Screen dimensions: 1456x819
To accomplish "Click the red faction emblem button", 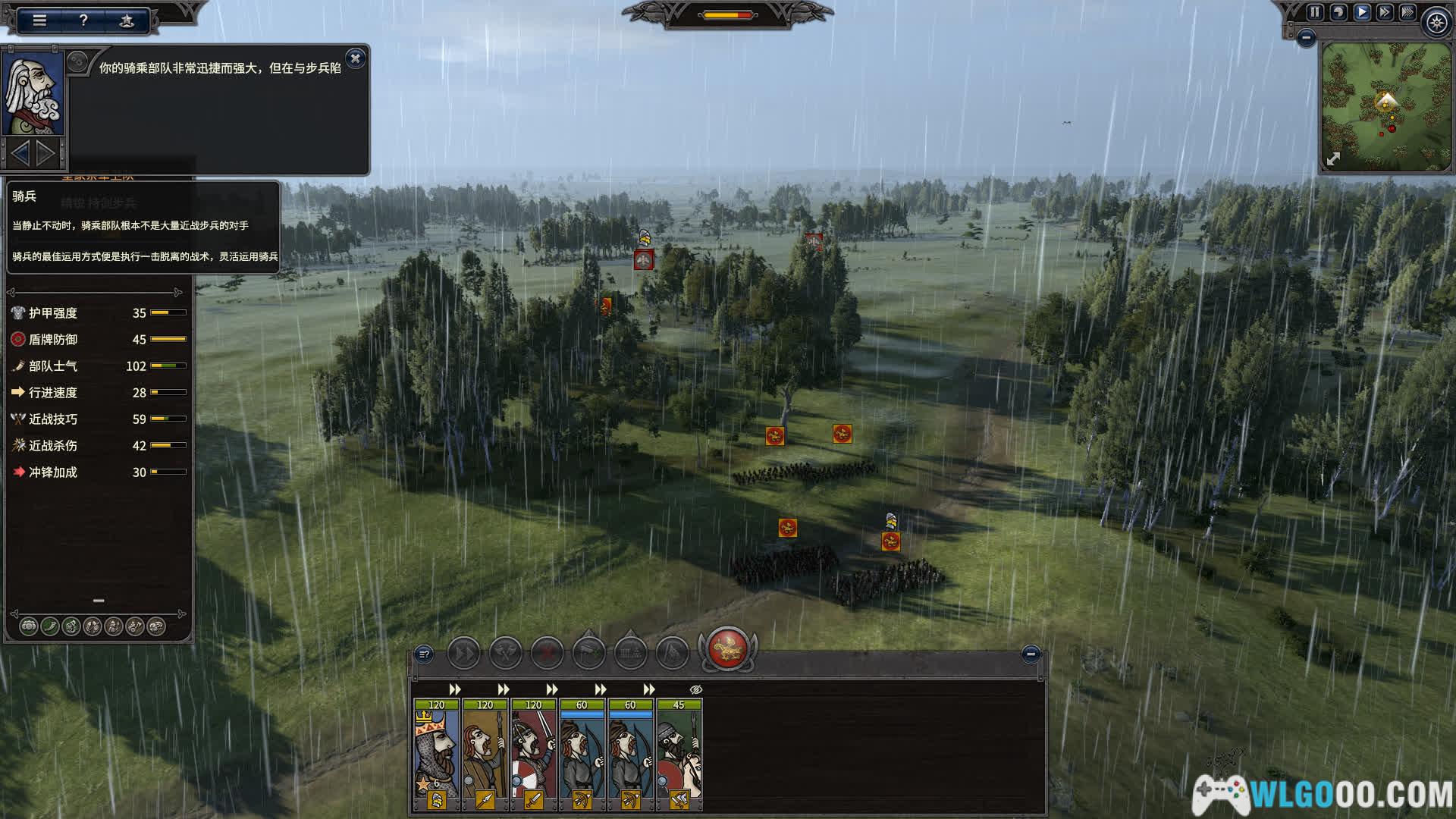I will 727,649.
